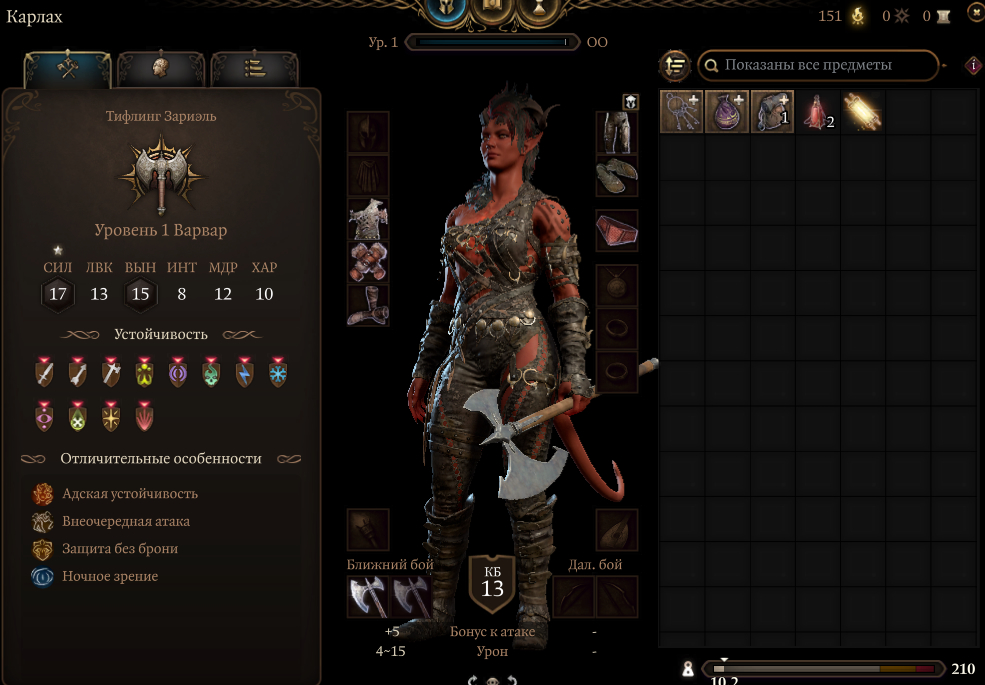Switch to the list-icon tab
The height and width of the screenshot is (685, 985).
[254, 68]
